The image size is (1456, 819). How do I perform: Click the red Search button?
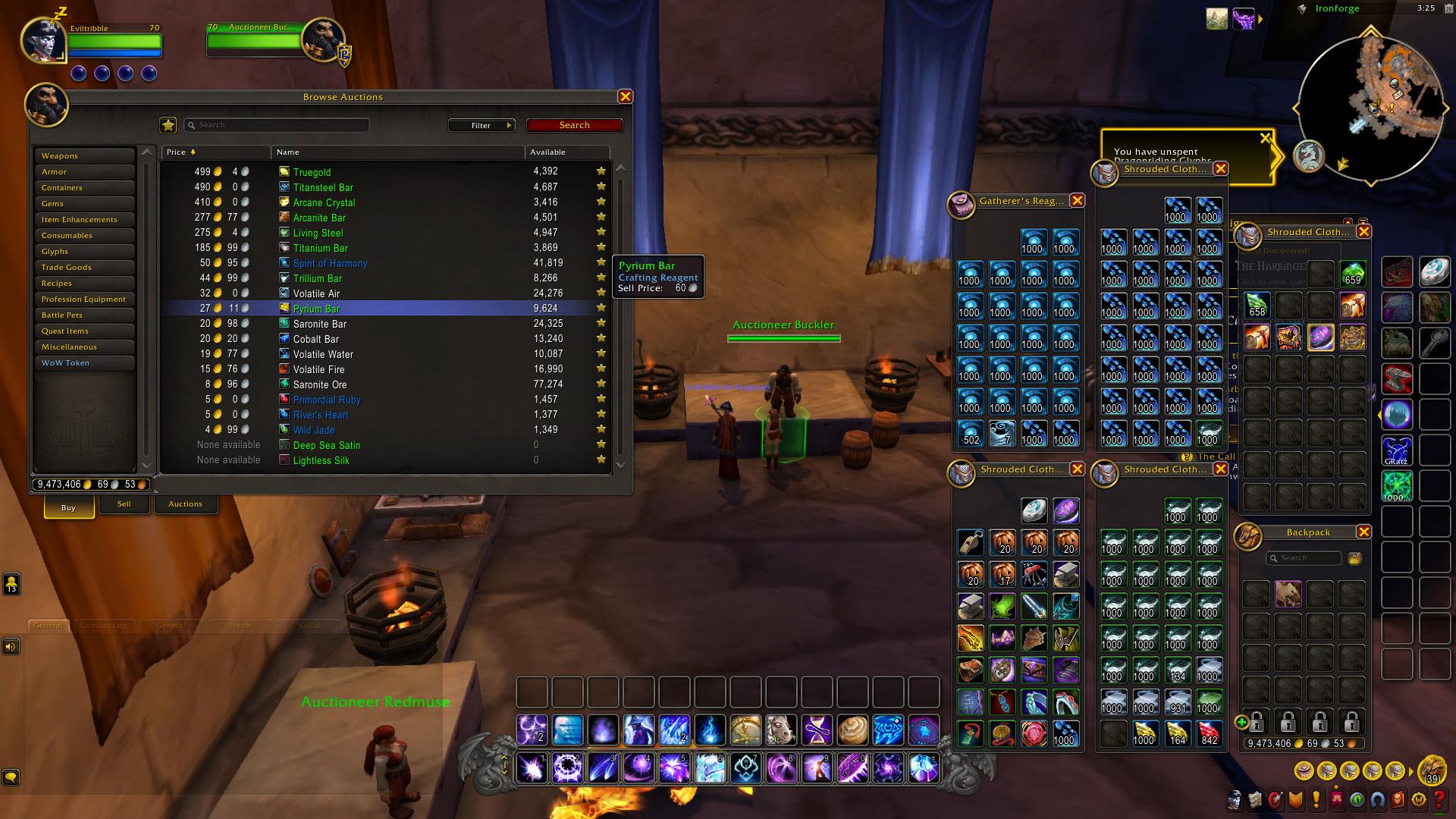click(574, 125)
